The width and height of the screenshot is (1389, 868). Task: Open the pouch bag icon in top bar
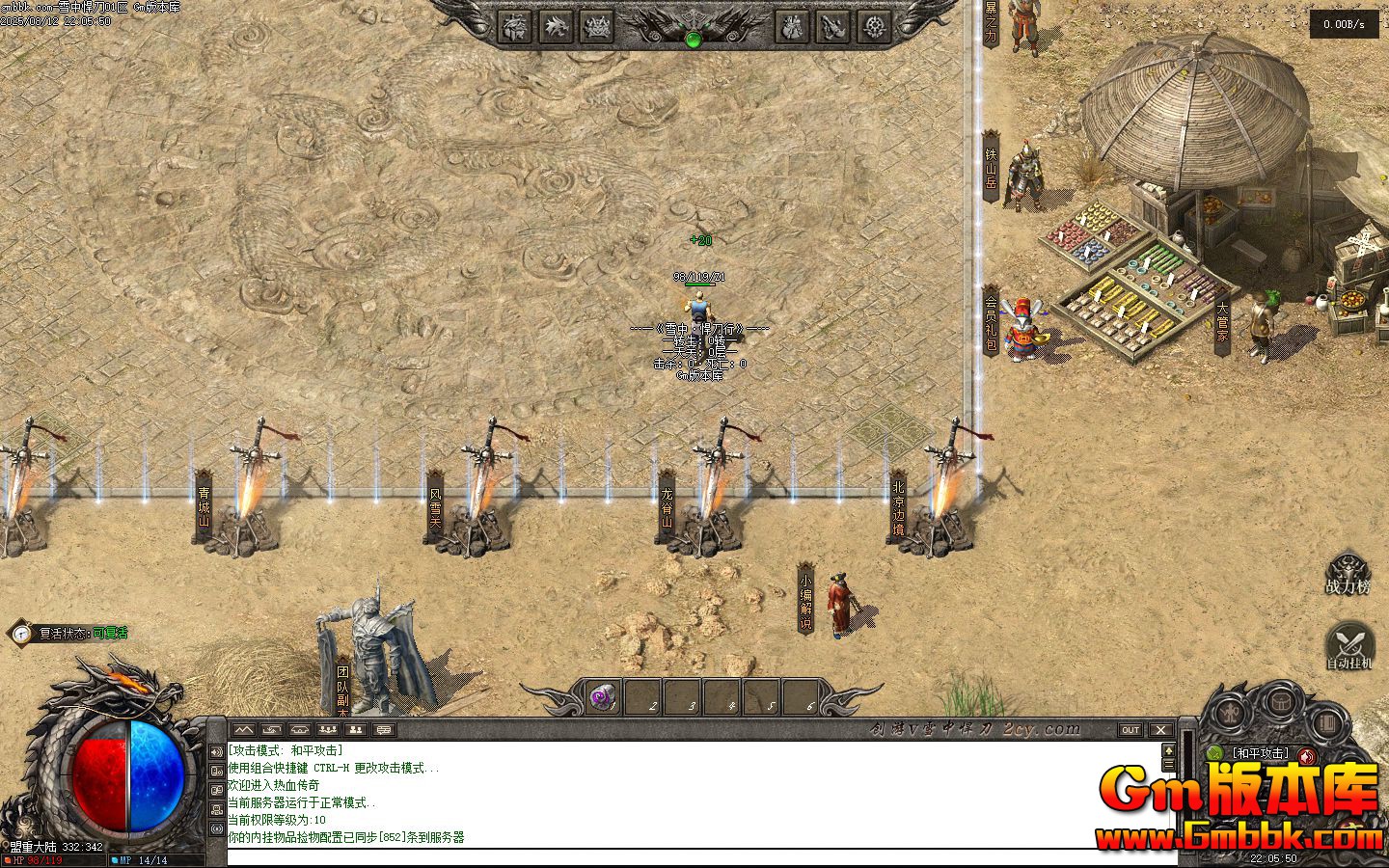[791, 26]
